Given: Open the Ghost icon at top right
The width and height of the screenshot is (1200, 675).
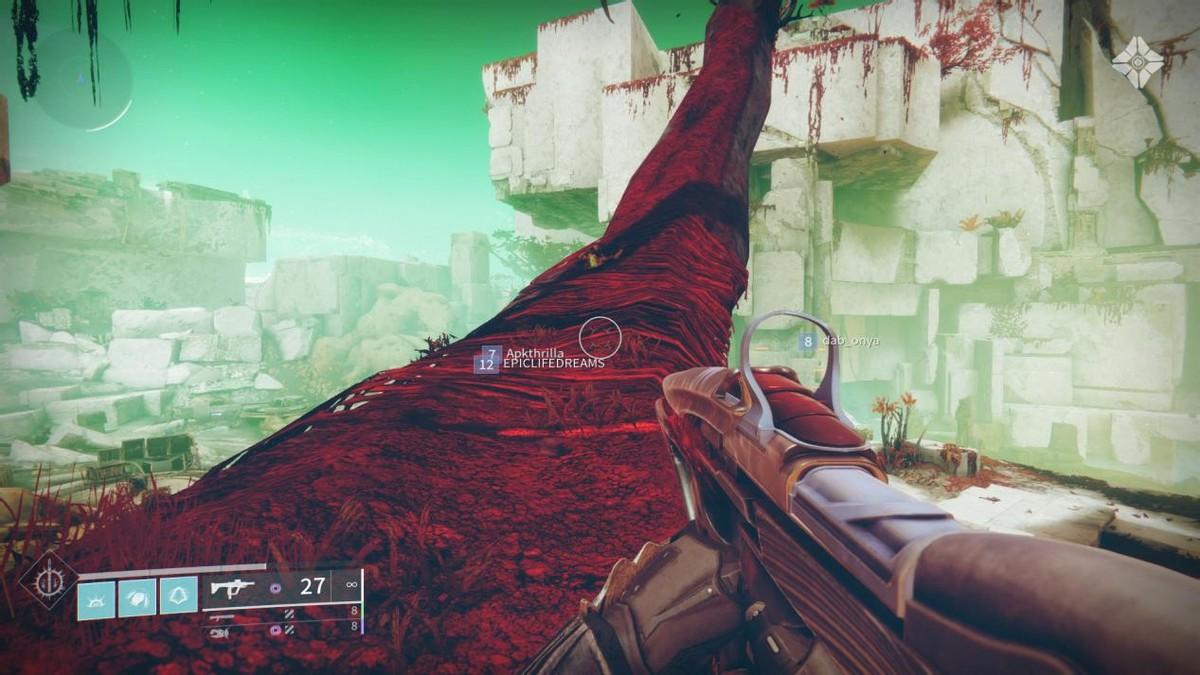Looking at the screenshot, I should coord(1137,61).
